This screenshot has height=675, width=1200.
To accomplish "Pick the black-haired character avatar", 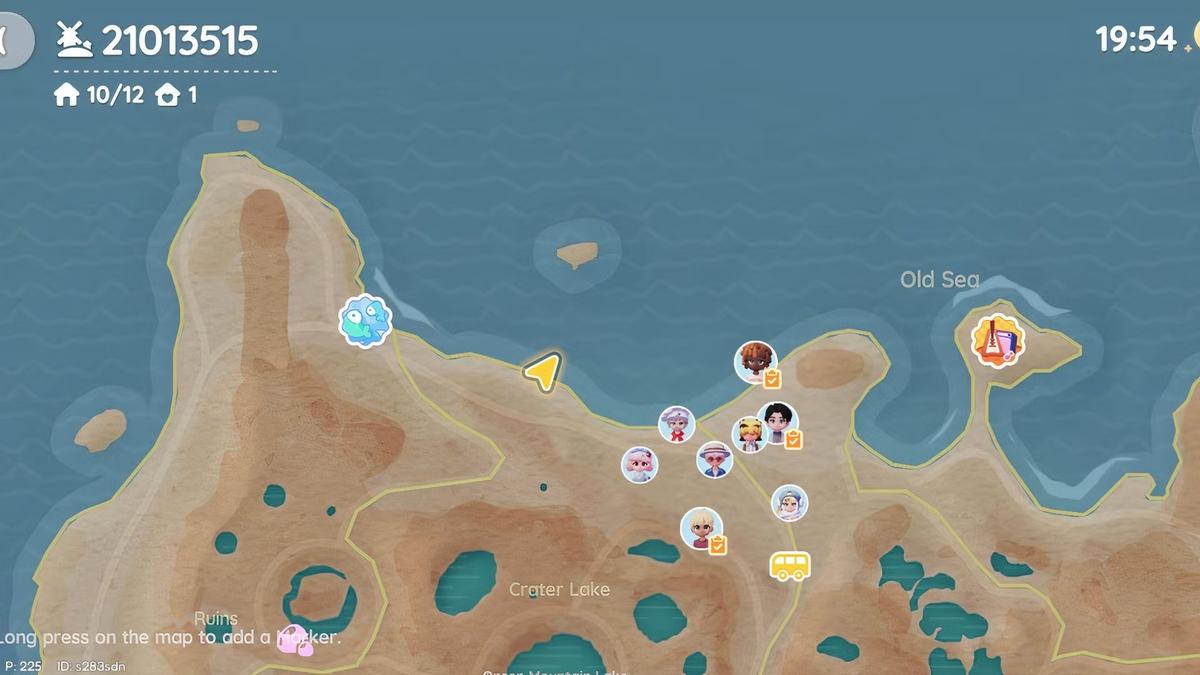I will point(778,422).
